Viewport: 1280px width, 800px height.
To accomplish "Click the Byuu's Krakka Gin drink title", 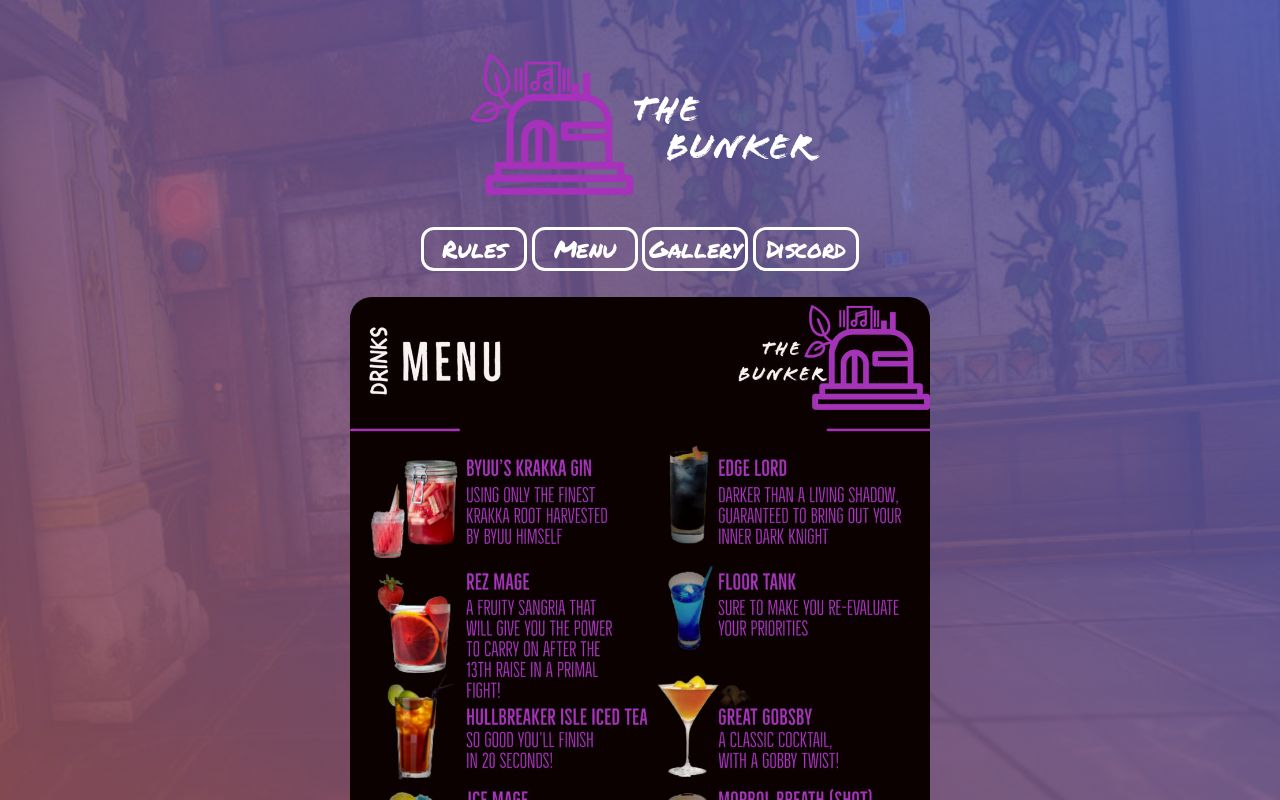I will pyautogui.click(x=528, y=468).
